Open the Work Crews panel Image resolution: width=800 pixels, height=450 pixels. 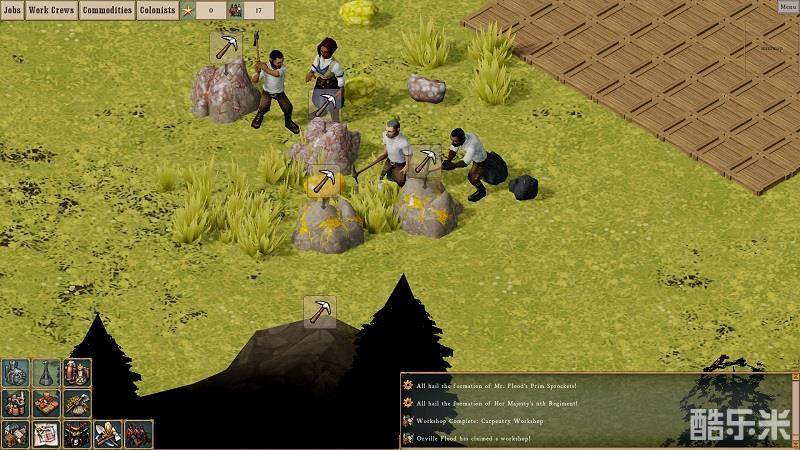(51, 10)
